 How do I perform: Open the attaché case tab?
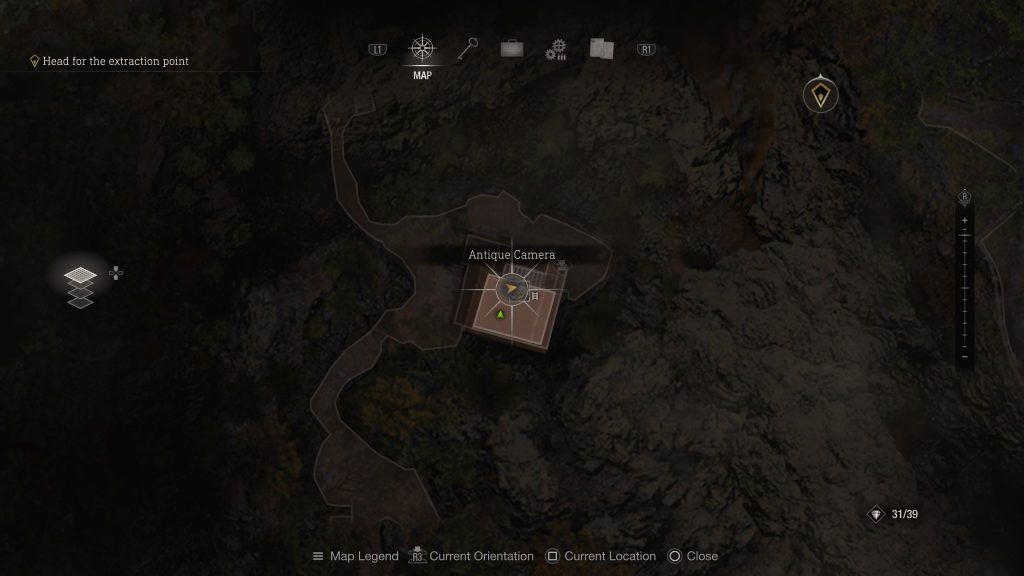[512, 48]
